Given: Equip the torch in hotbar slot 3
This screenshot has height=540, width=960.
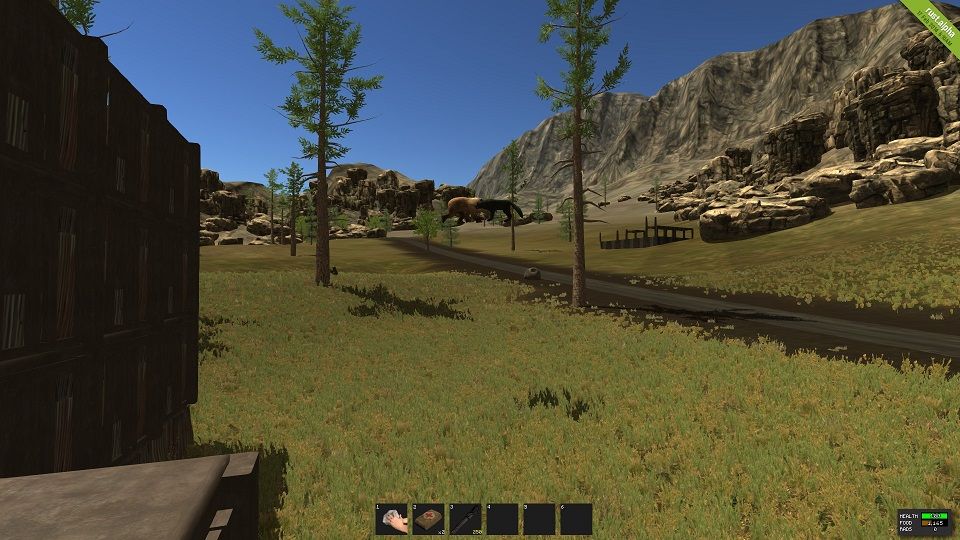Looking at the screenshot, I should coord(466,519).
